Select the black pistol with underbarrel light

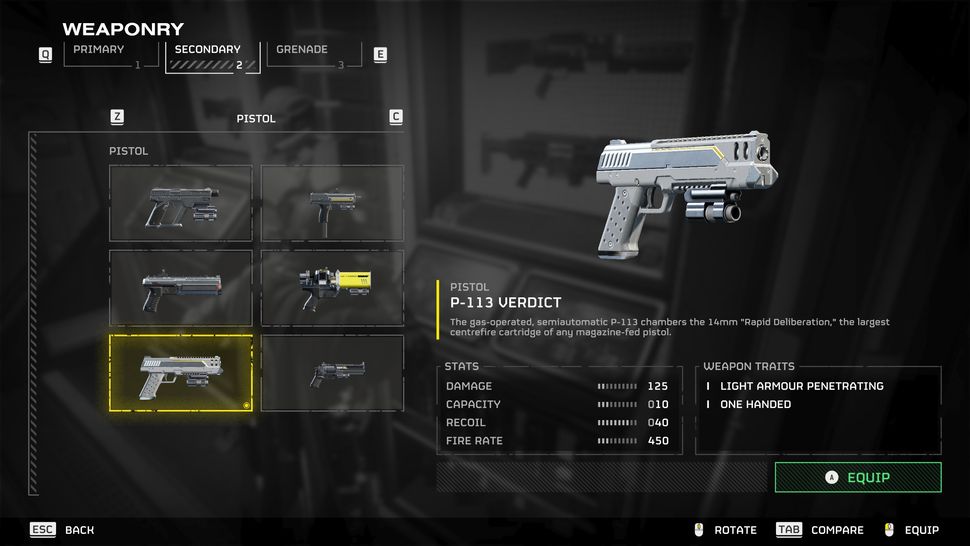pos(181,203)
